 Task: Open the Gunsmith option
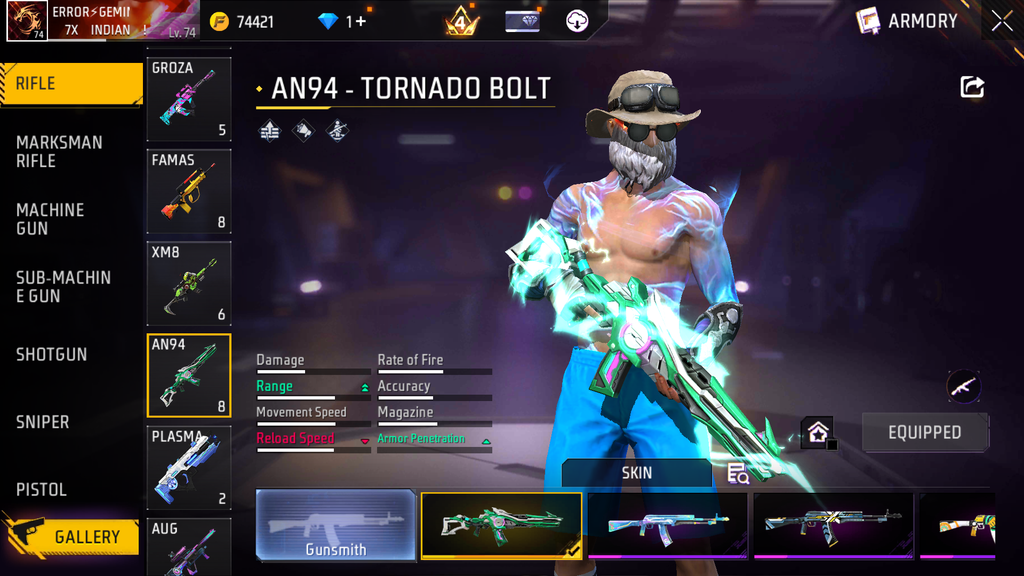[x=336, y=525]
